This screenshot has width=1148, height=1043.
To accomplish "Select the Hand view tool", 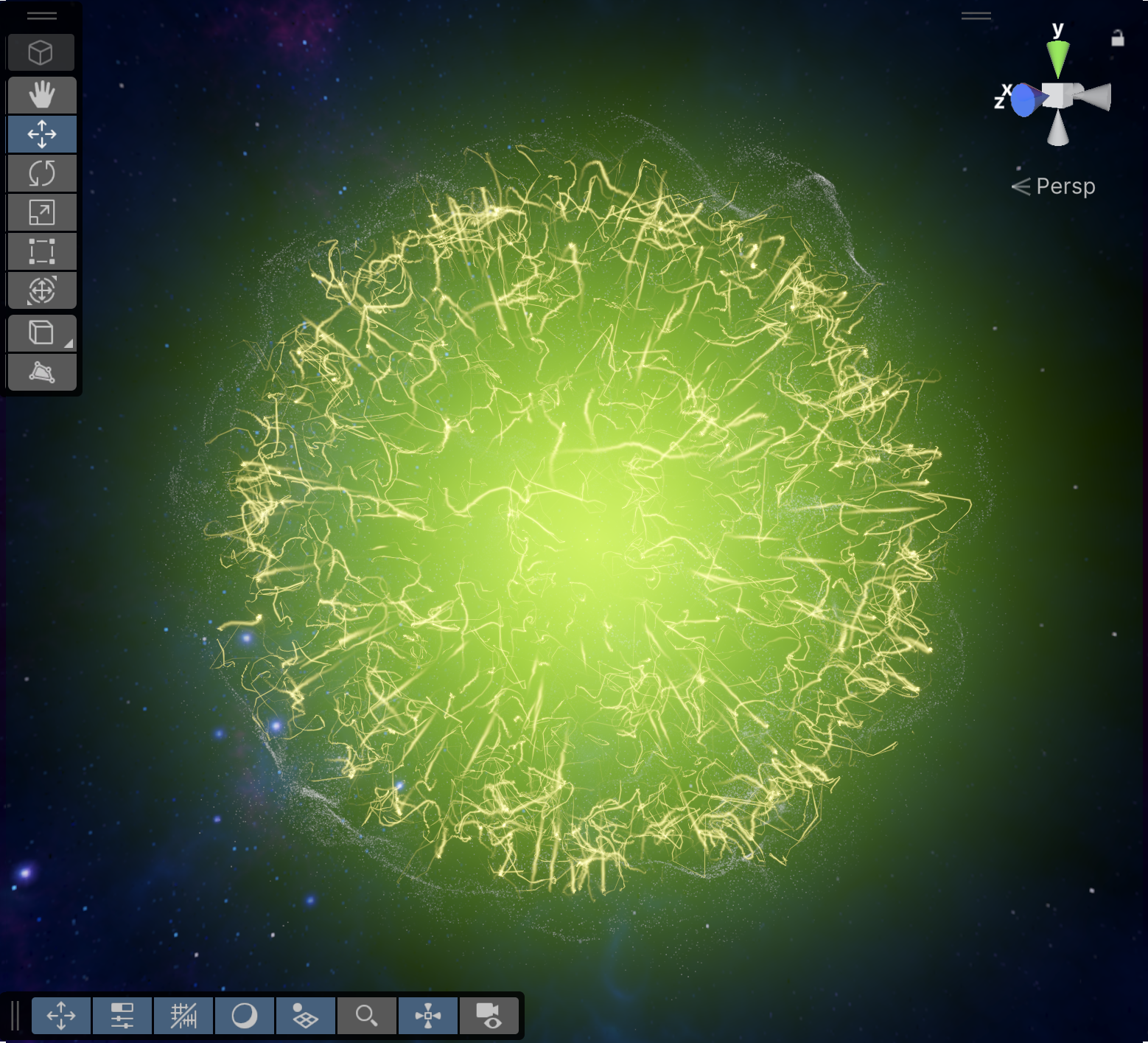I will pyautogui.click(x=42, y=94).
